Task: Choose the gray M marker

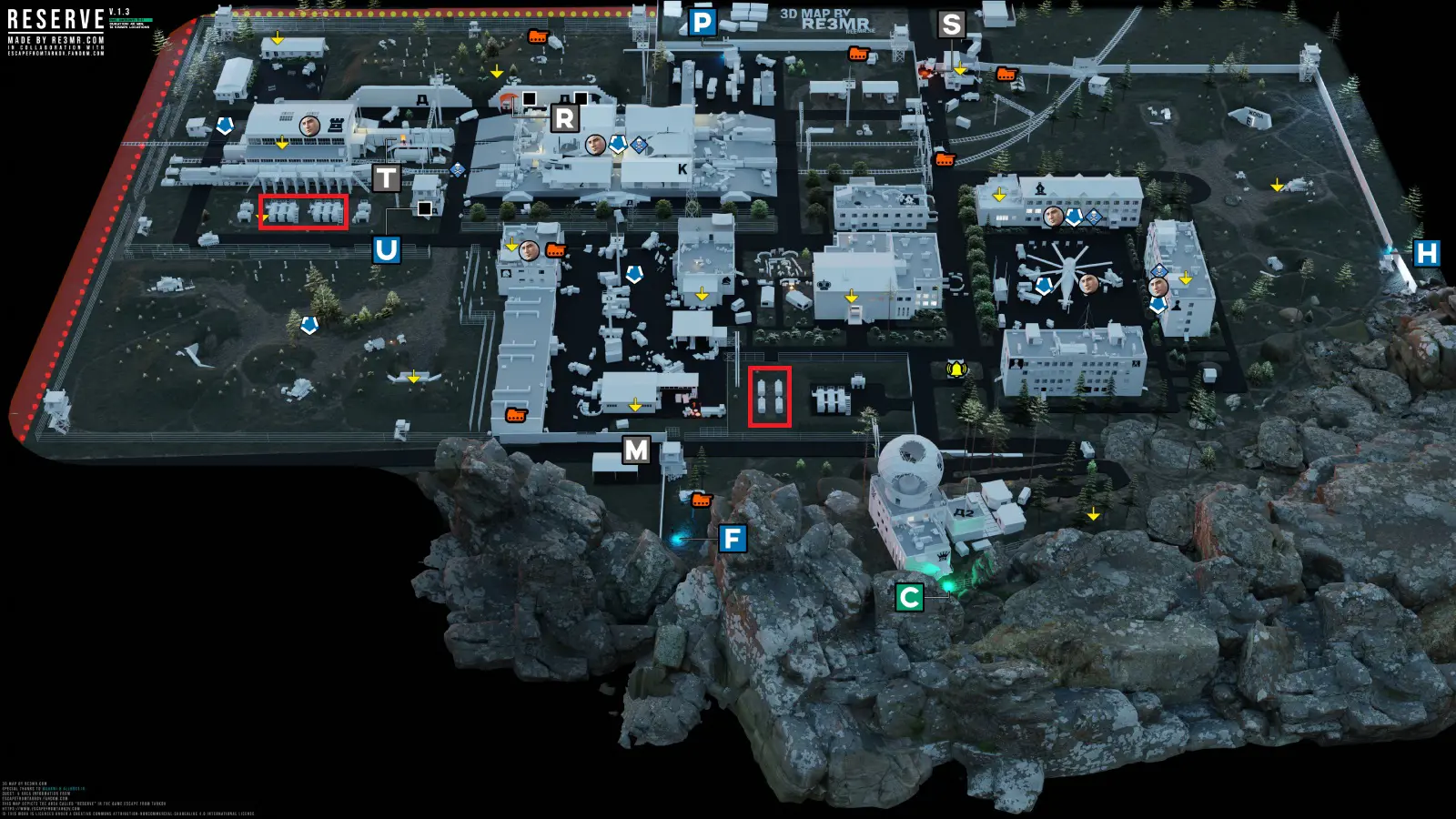Action: [636, 450]
